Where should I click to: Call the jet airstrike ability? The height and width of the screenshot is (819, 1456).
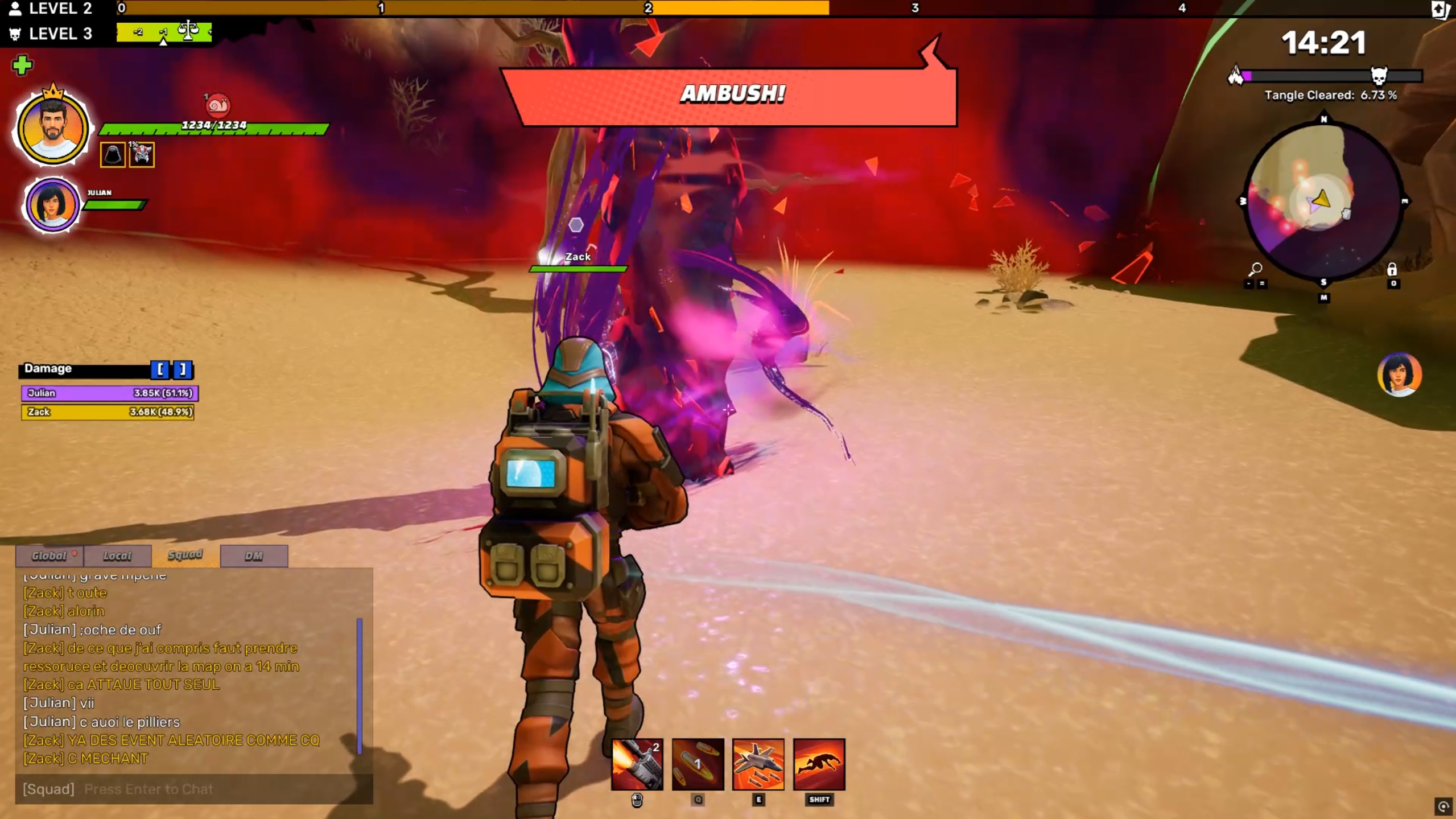pos(758,764)
